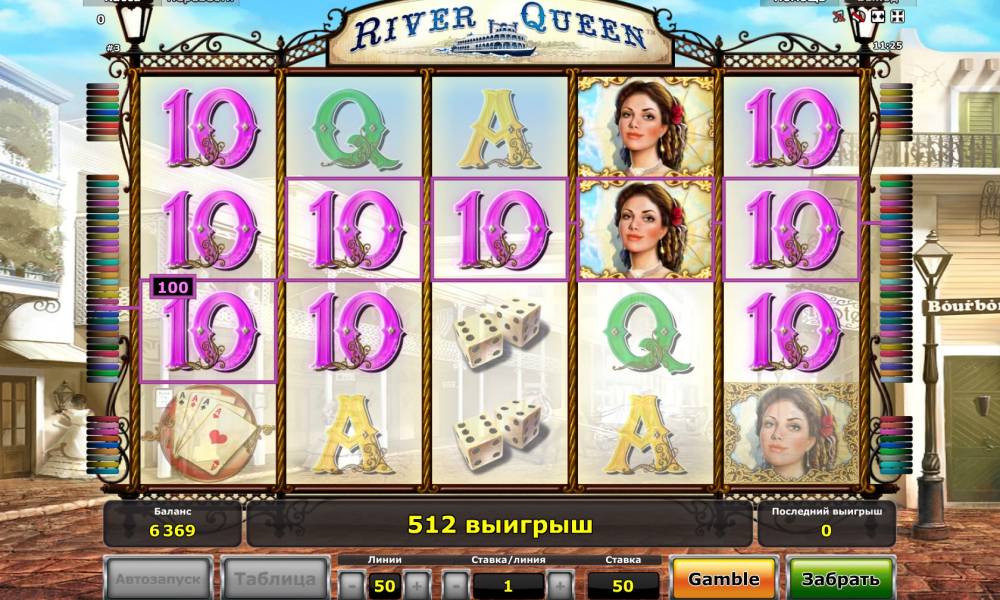Screen dimensions: 1000x600
Task: Start autoplay with the Автозапуск button
Action: click(158, 579)
